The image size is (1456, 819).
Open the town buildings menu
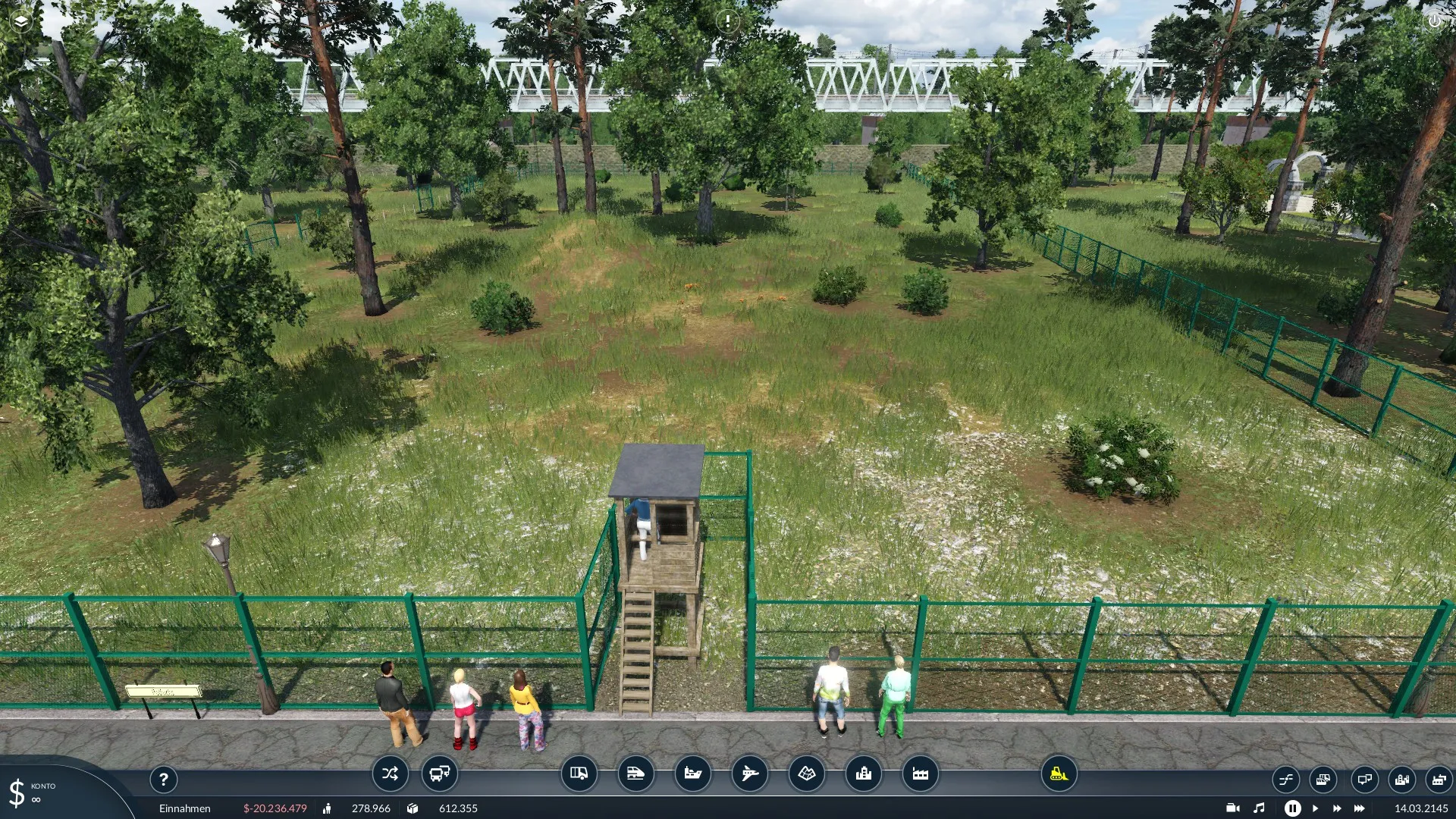pyautogui.click(x=863, y=773)
